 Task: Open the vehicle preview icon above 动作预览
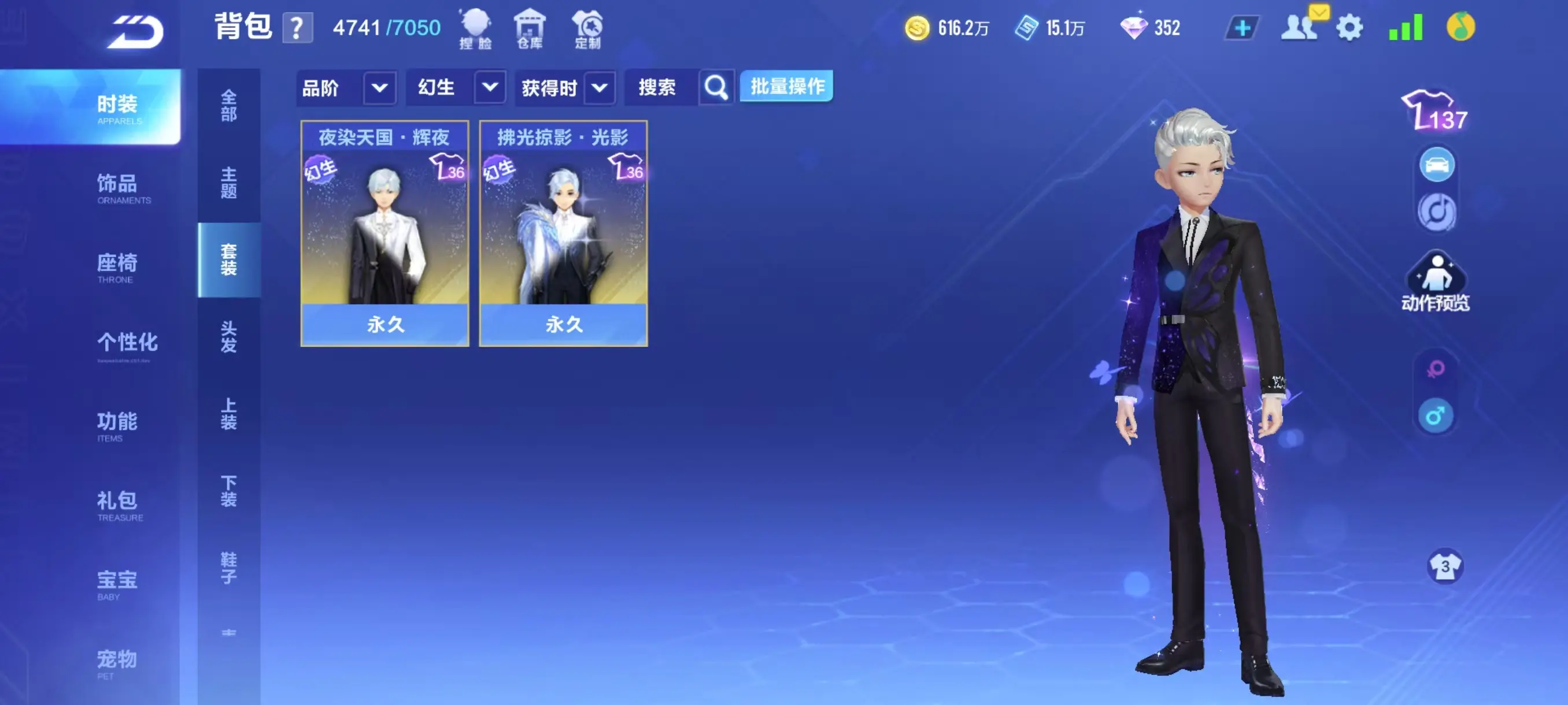[x=1437, y=163]
